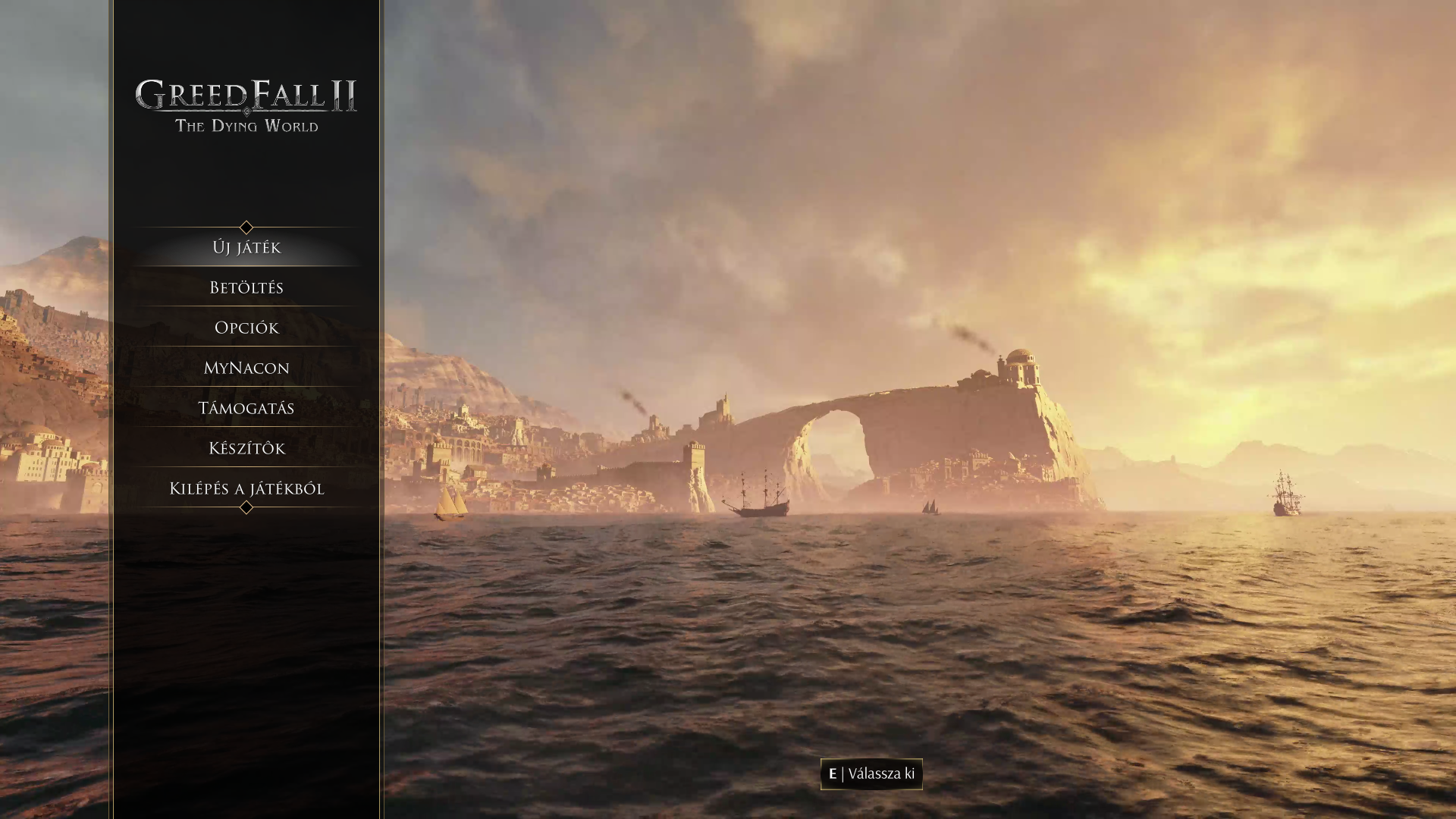Open the Opciók settings menu

(x=246, y=328)
